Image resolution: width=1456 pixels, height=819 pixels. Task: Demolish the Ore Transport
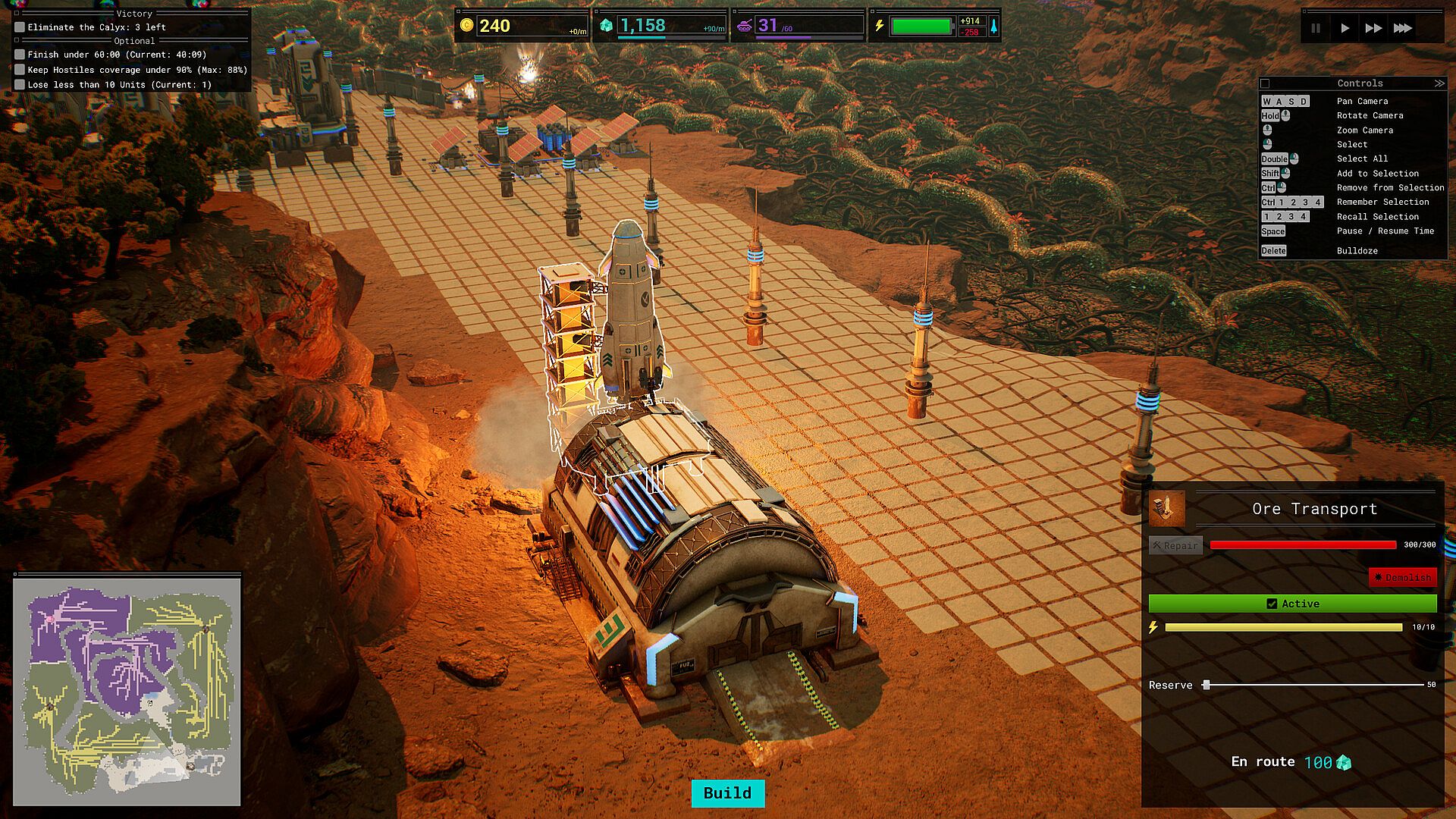point(1402,577)
